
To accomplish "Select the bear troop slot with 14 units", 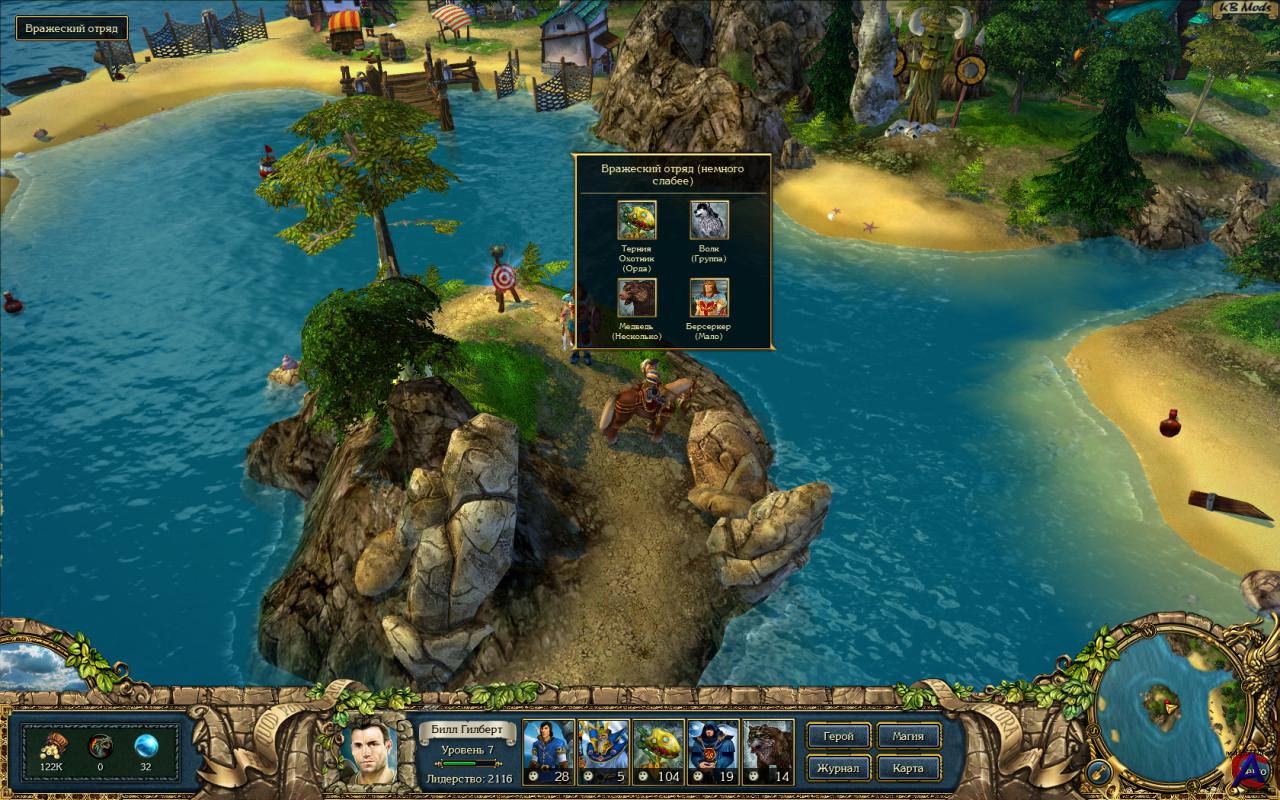I will (x=767, y=750).
